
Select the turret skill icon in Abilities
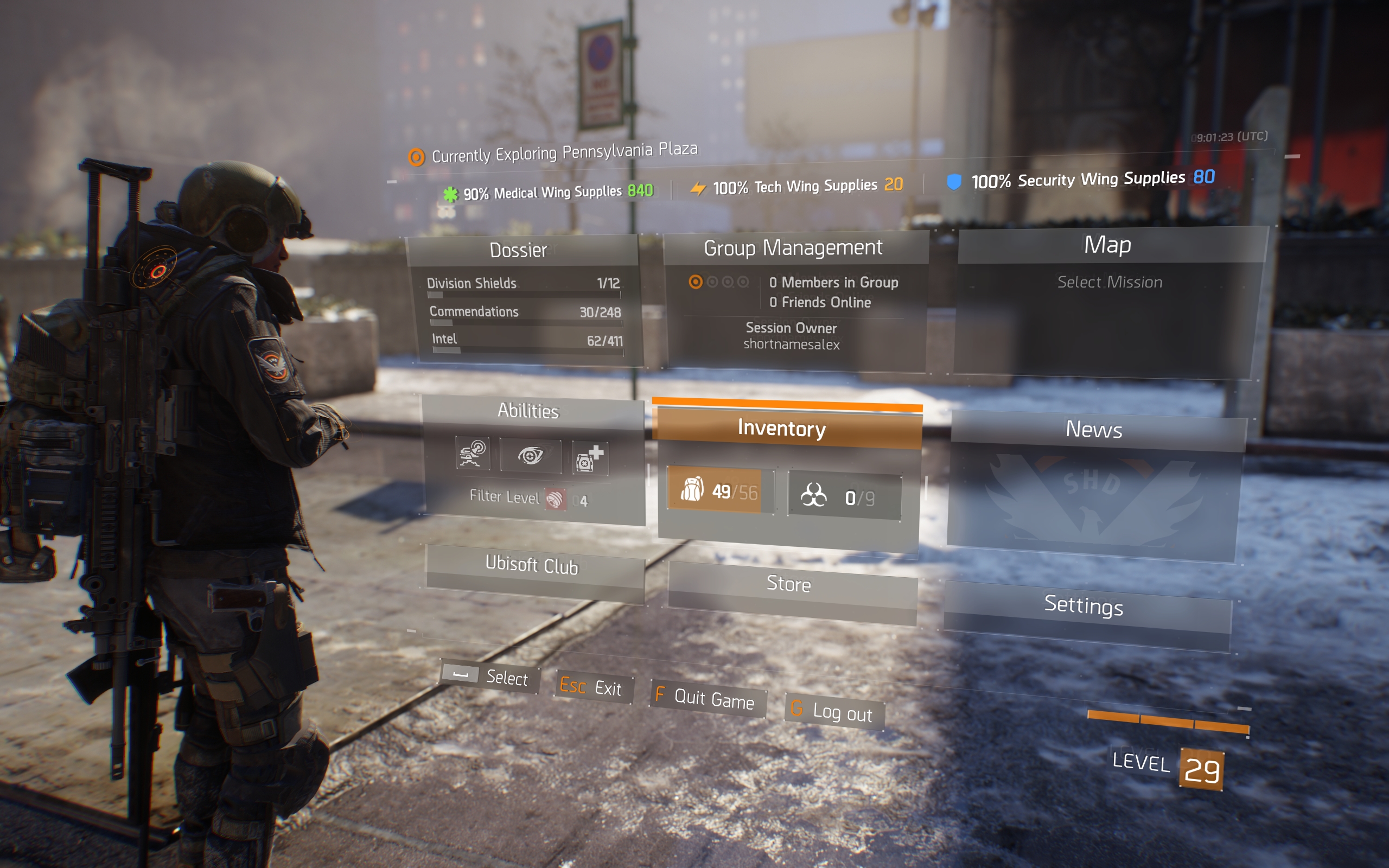pyautogui.click(x=473, y=454)
